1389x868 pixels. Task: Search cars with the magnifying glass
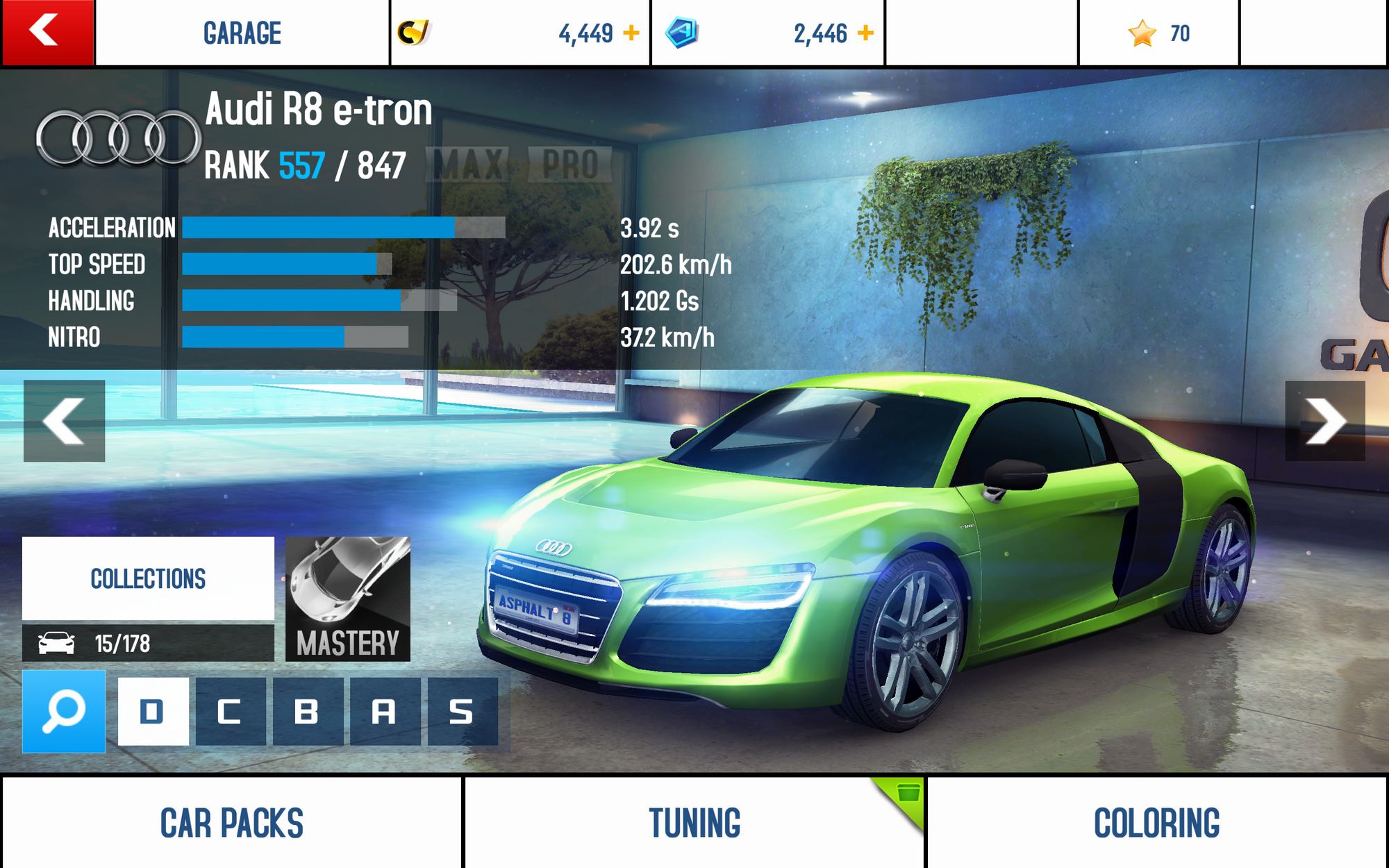pos(64,711)
